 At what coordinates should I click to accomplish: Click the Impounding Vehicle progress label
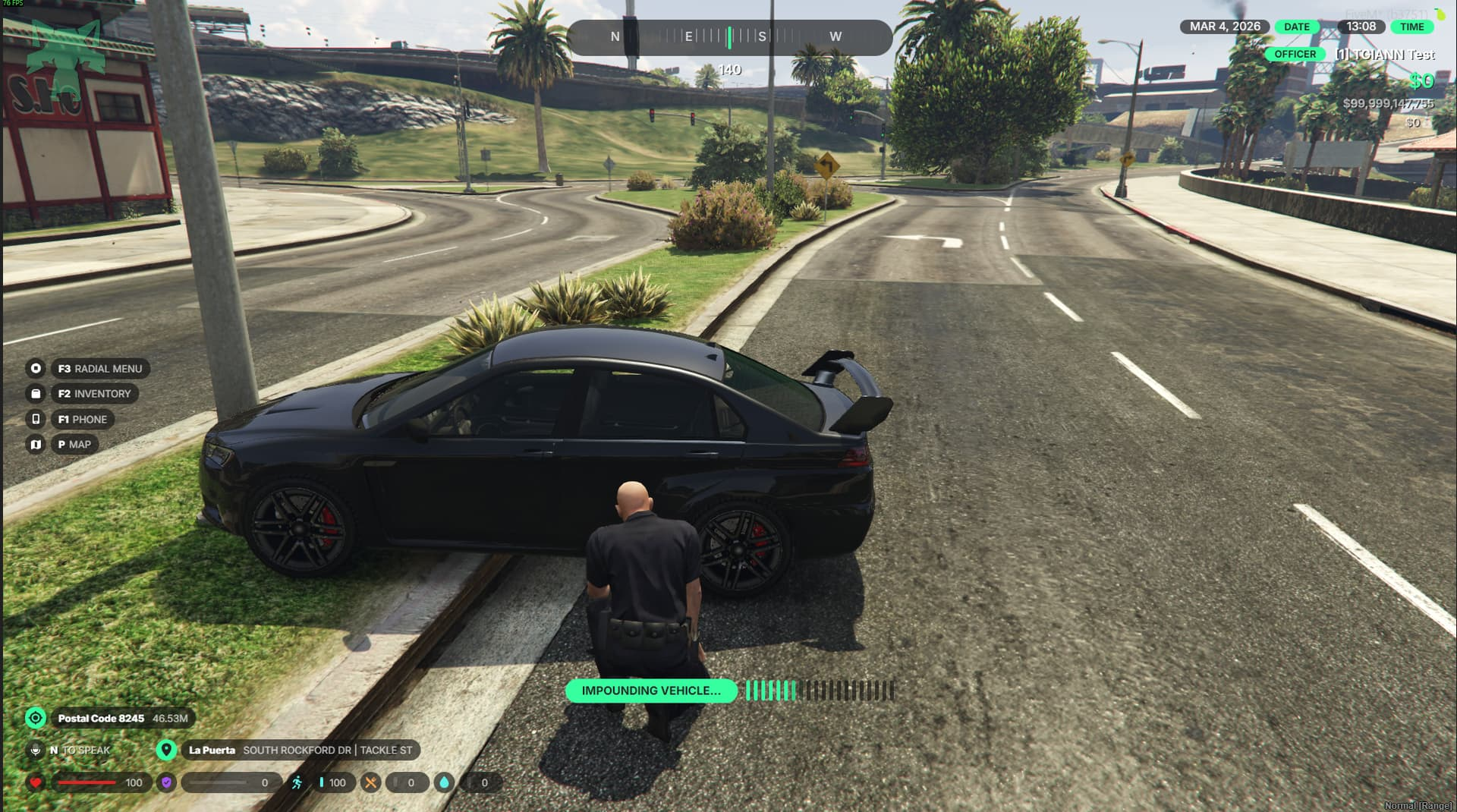pos(651,691)
